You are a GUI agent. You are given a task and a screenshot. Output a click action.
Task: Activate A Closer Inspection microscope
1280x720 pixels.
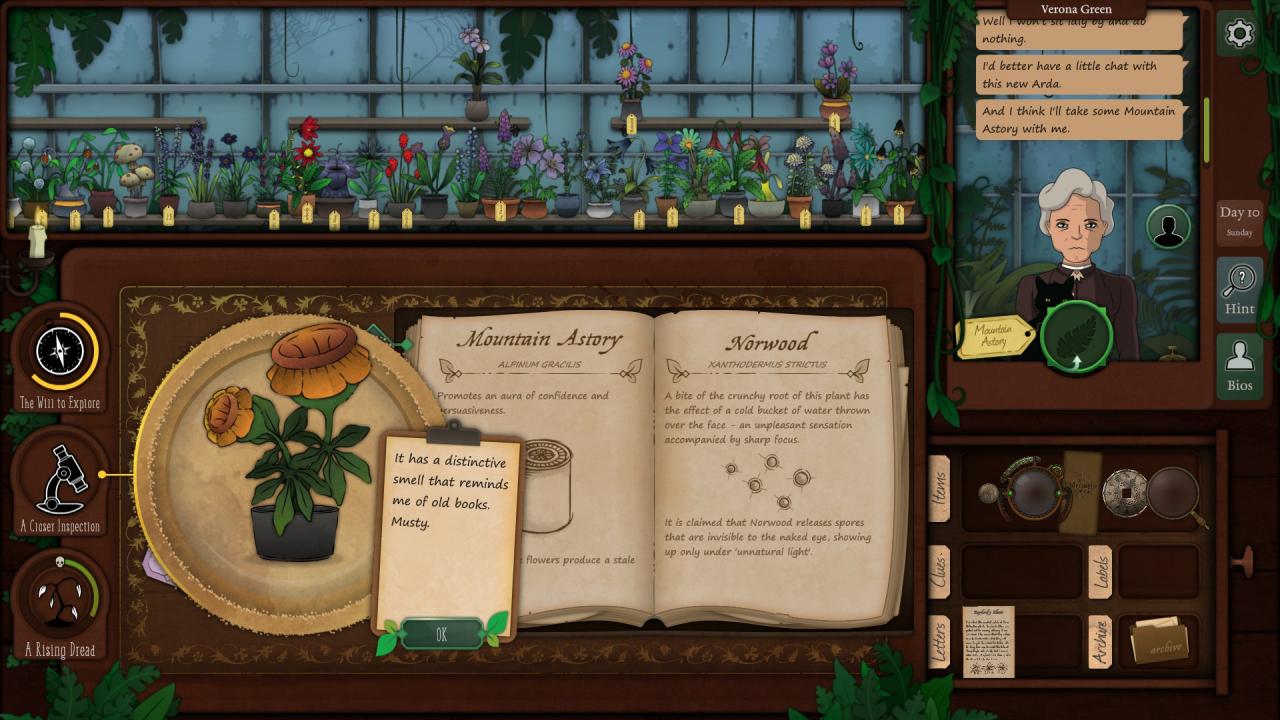click(61, 480)
